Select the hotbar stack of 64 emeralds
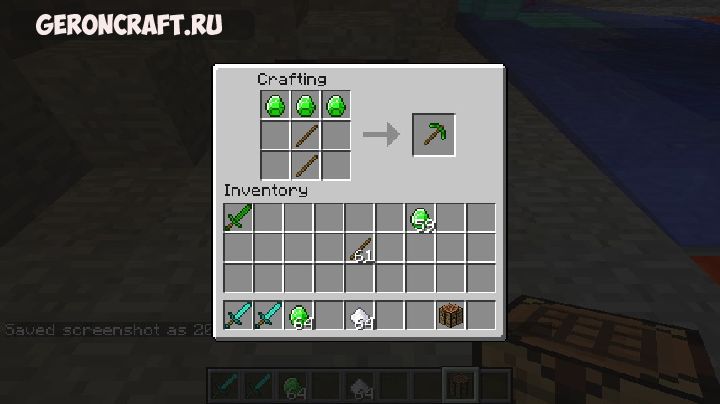This screenshot has width=720, height=404. tap(299, 315)
